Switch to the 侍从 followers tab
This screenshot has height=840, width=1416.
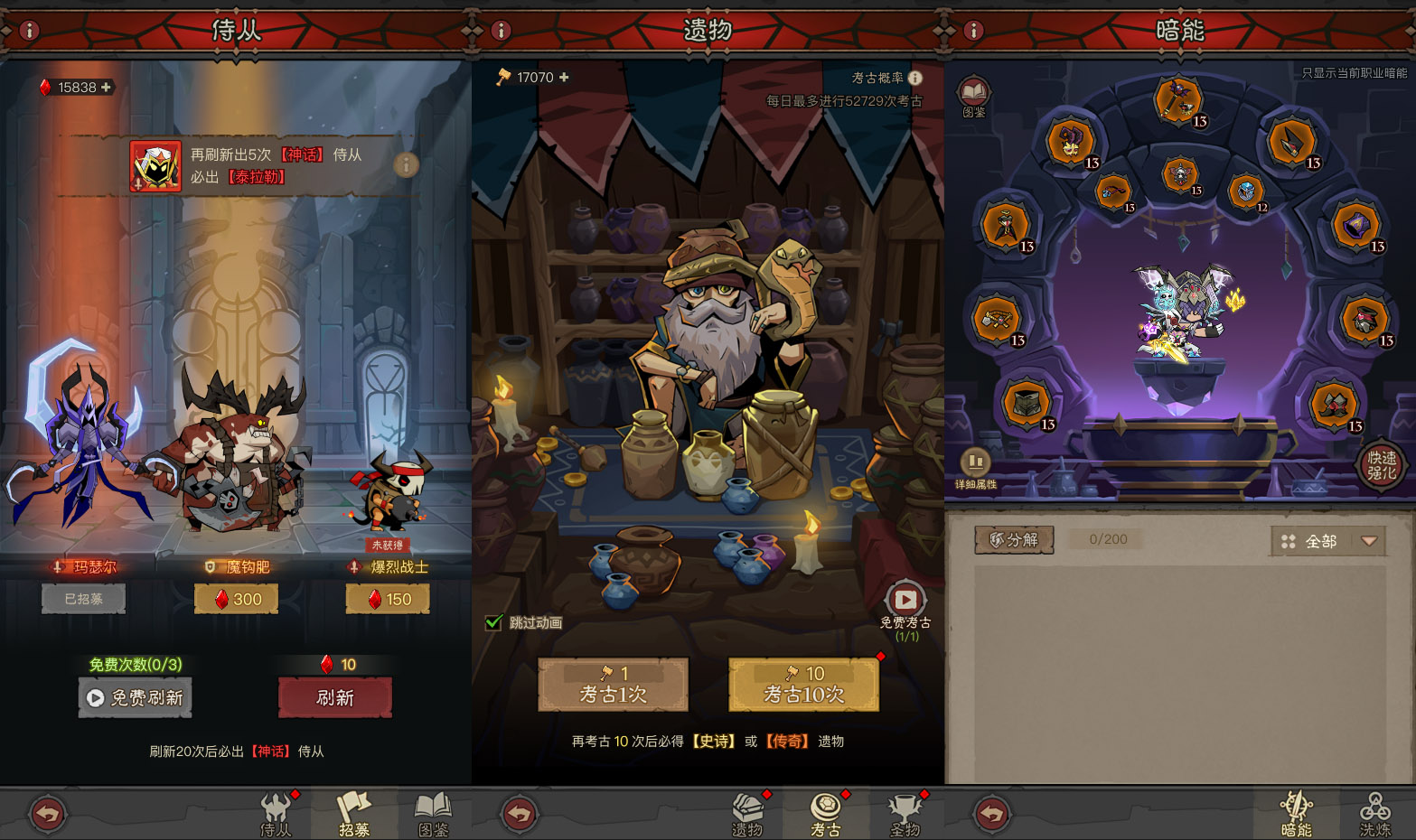276,814
